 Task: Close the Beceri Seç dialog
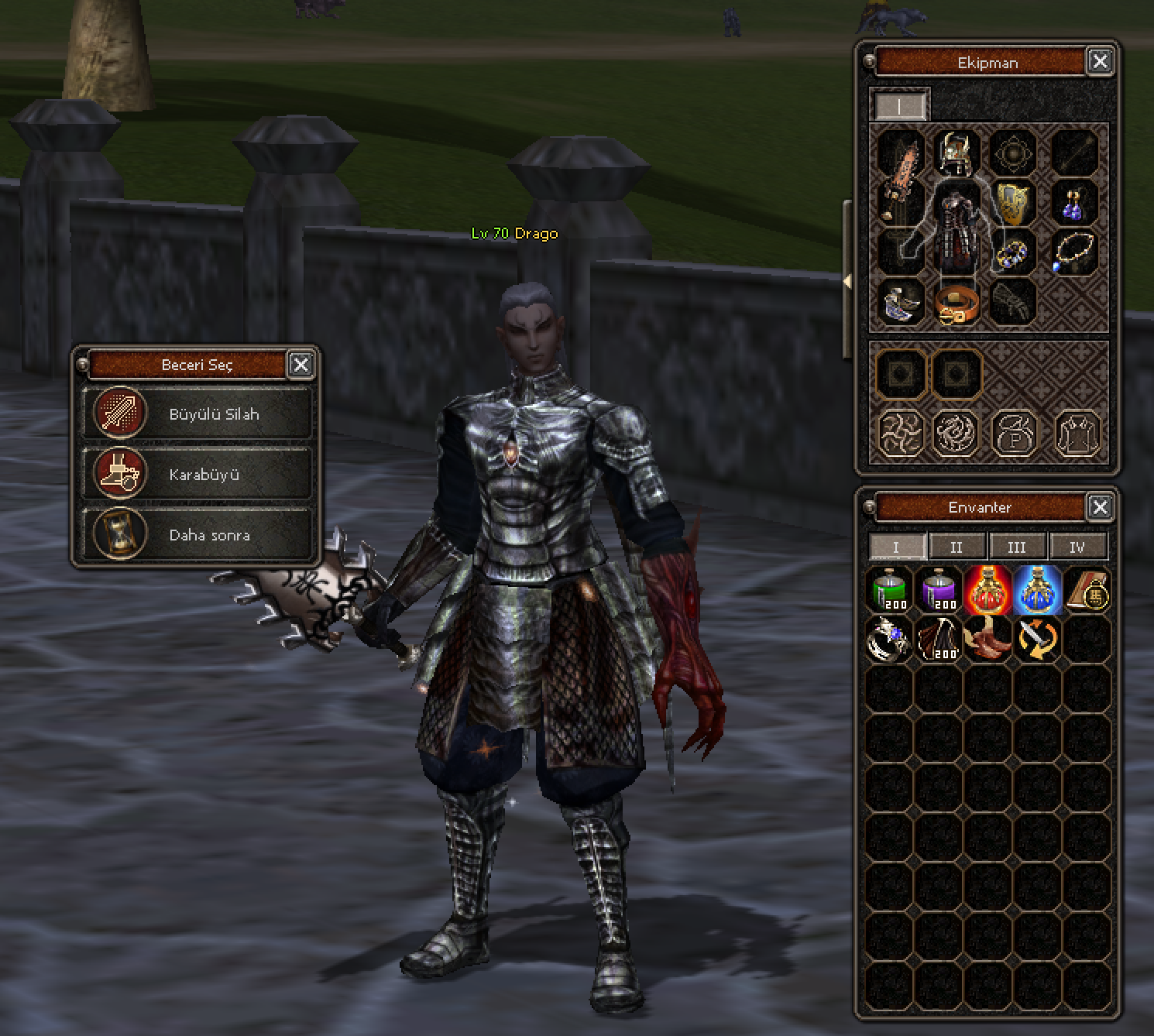point(301,364)
